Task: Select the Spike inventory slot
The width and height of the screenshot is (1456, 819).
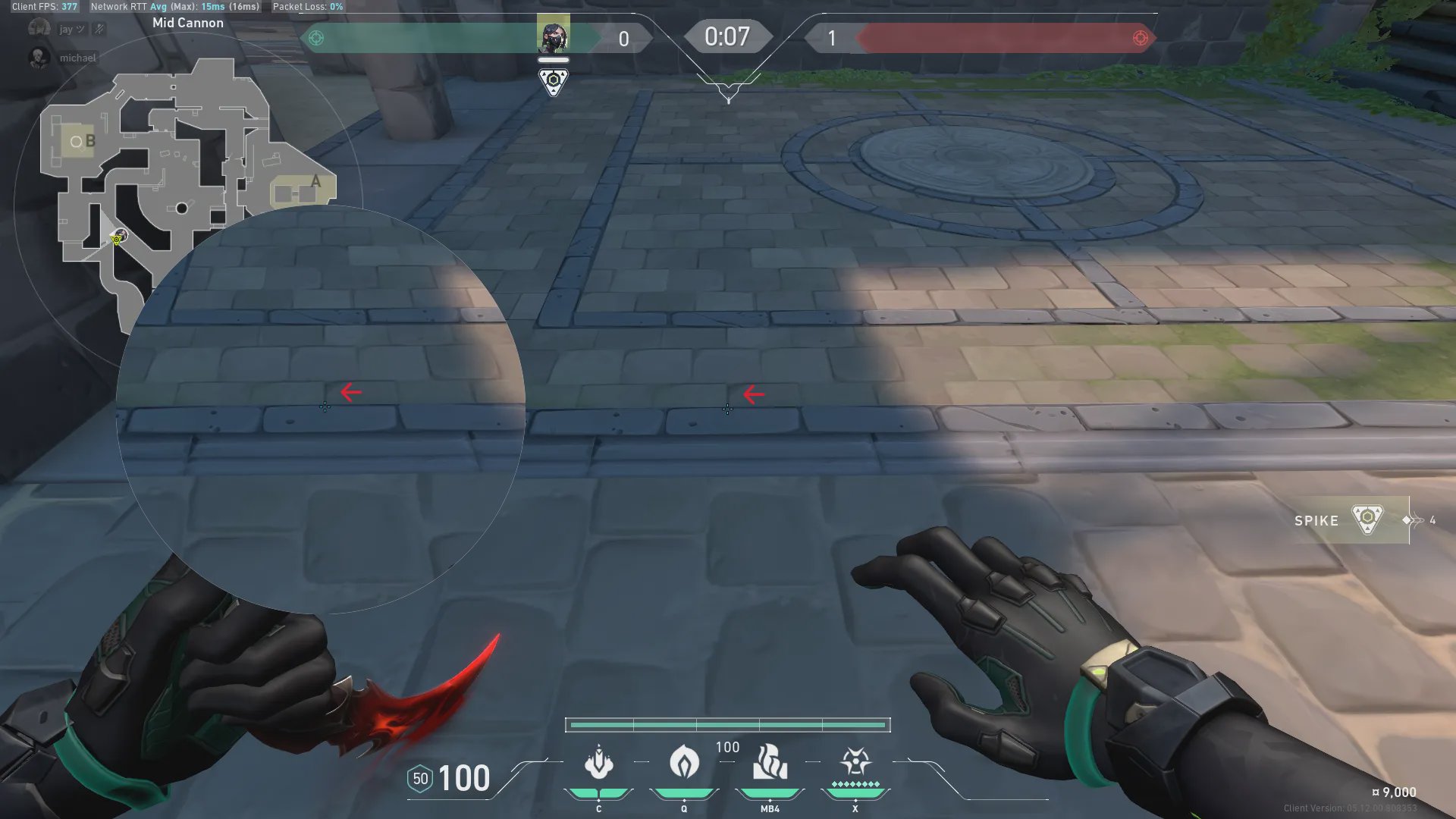Action: (x=1351, y=520)
